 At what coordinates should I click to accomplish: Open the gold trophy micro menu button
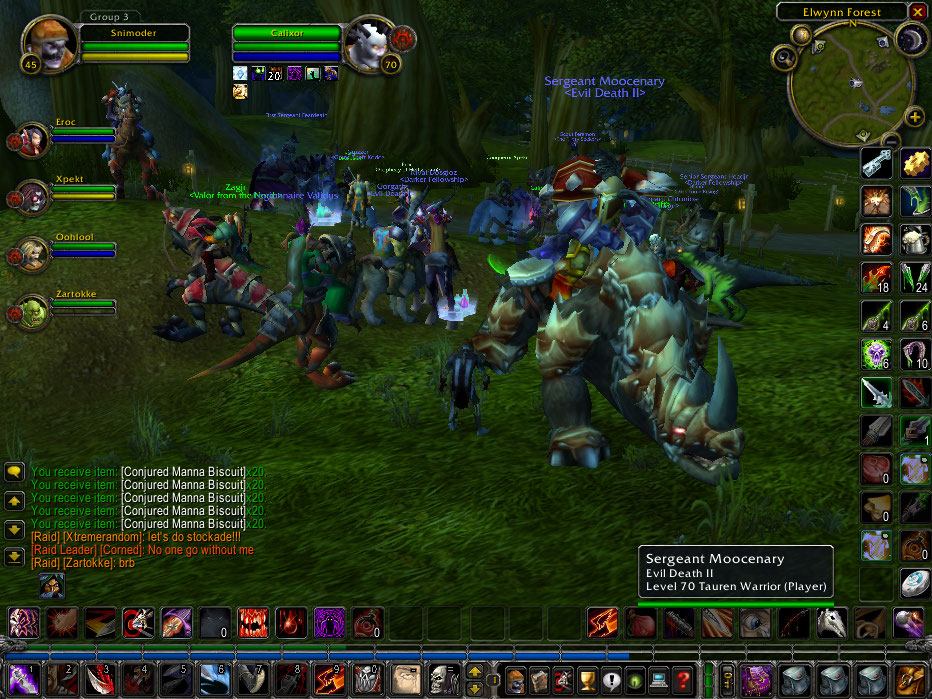click(588, 679)
